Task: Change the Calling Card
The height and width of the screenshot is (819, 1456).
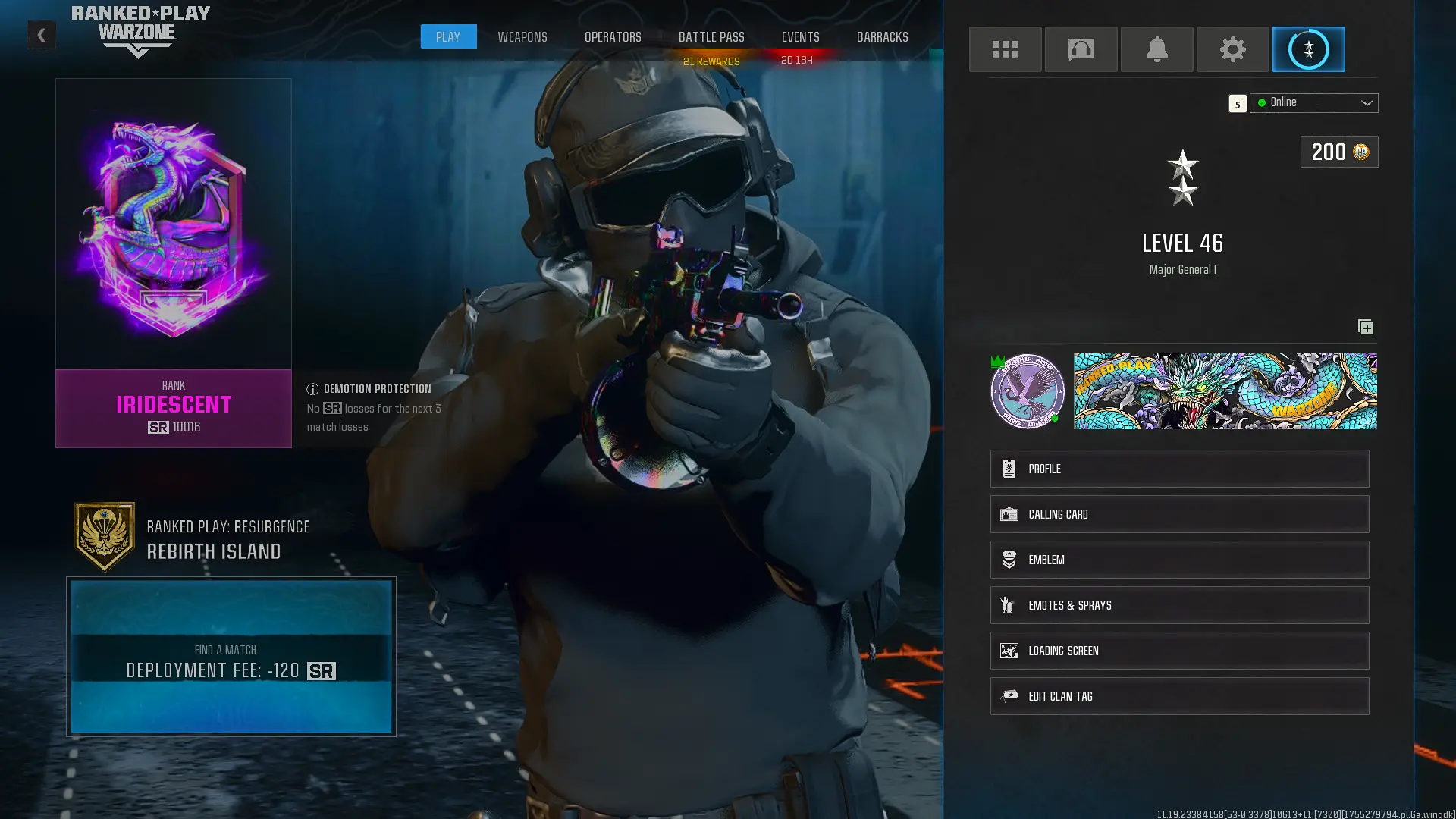Action: tap(1179, 513)
